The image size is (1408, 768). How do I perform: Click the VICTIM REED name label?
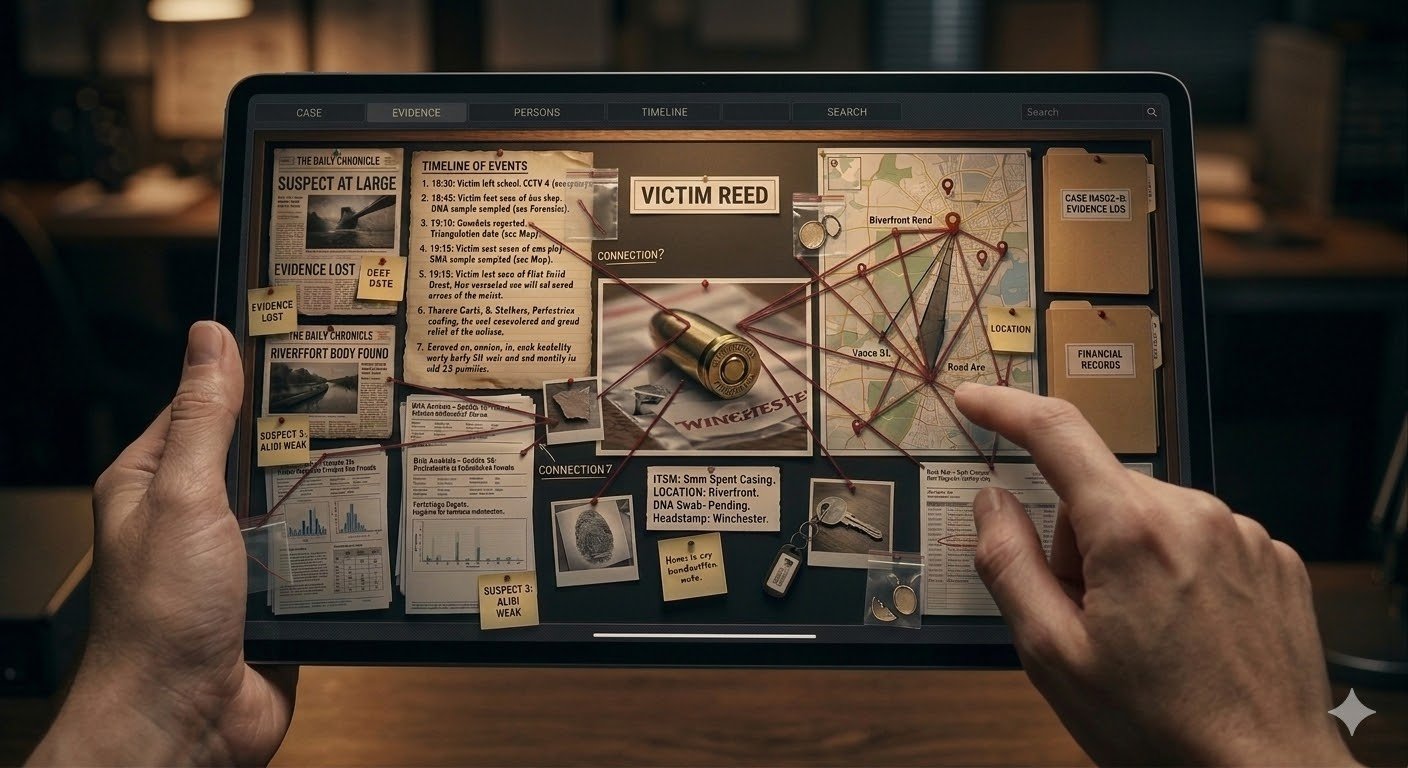703,196
